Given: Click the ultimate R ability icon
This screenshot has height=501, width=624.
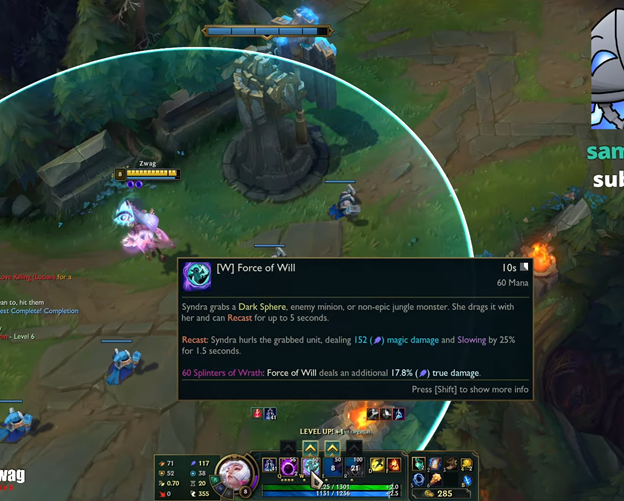Looking at the screenshot, I should point(355,466).
